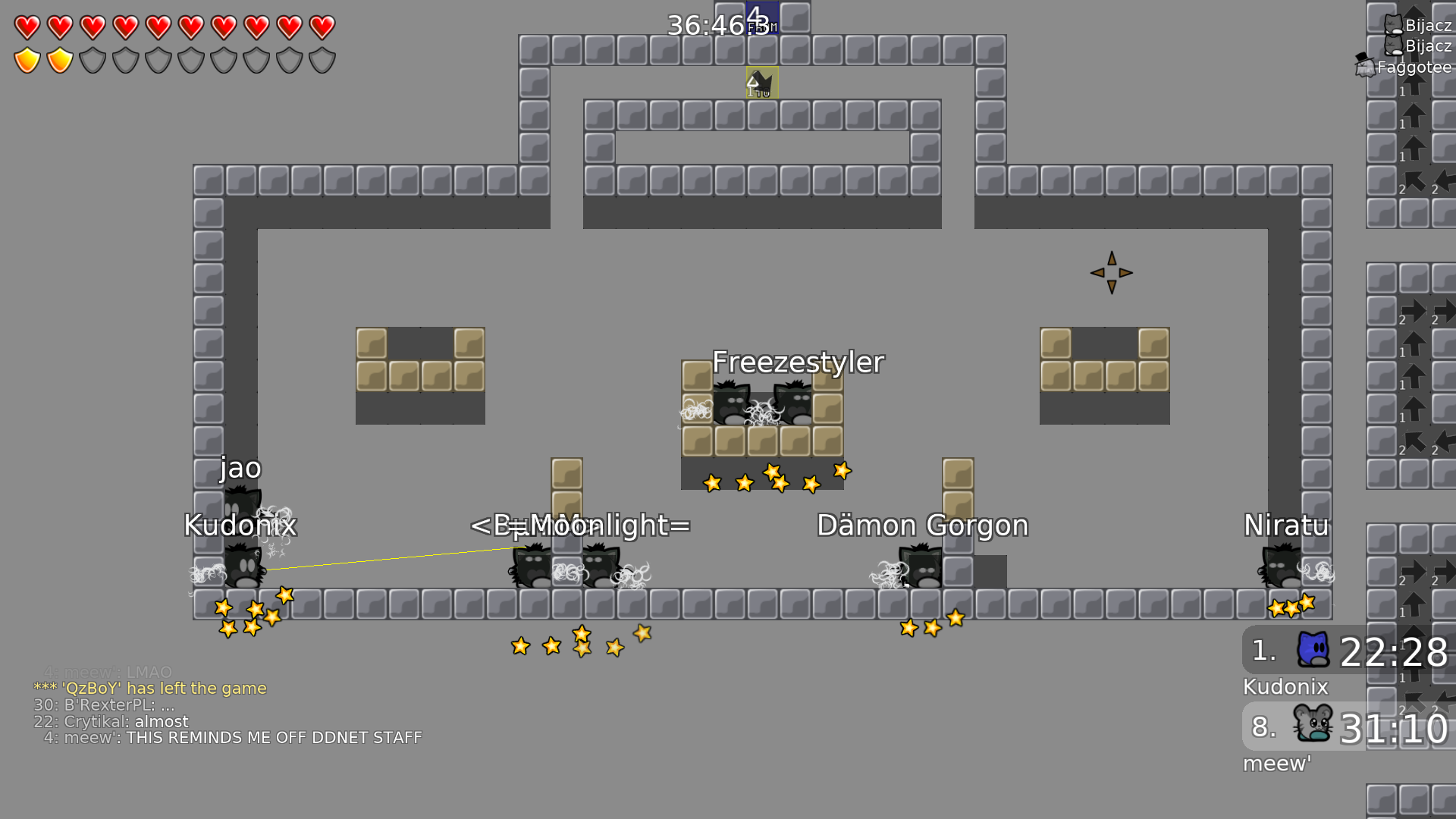Select the name Dämon Gorgon
The image size is (1456, 819).
click(922, 525)
